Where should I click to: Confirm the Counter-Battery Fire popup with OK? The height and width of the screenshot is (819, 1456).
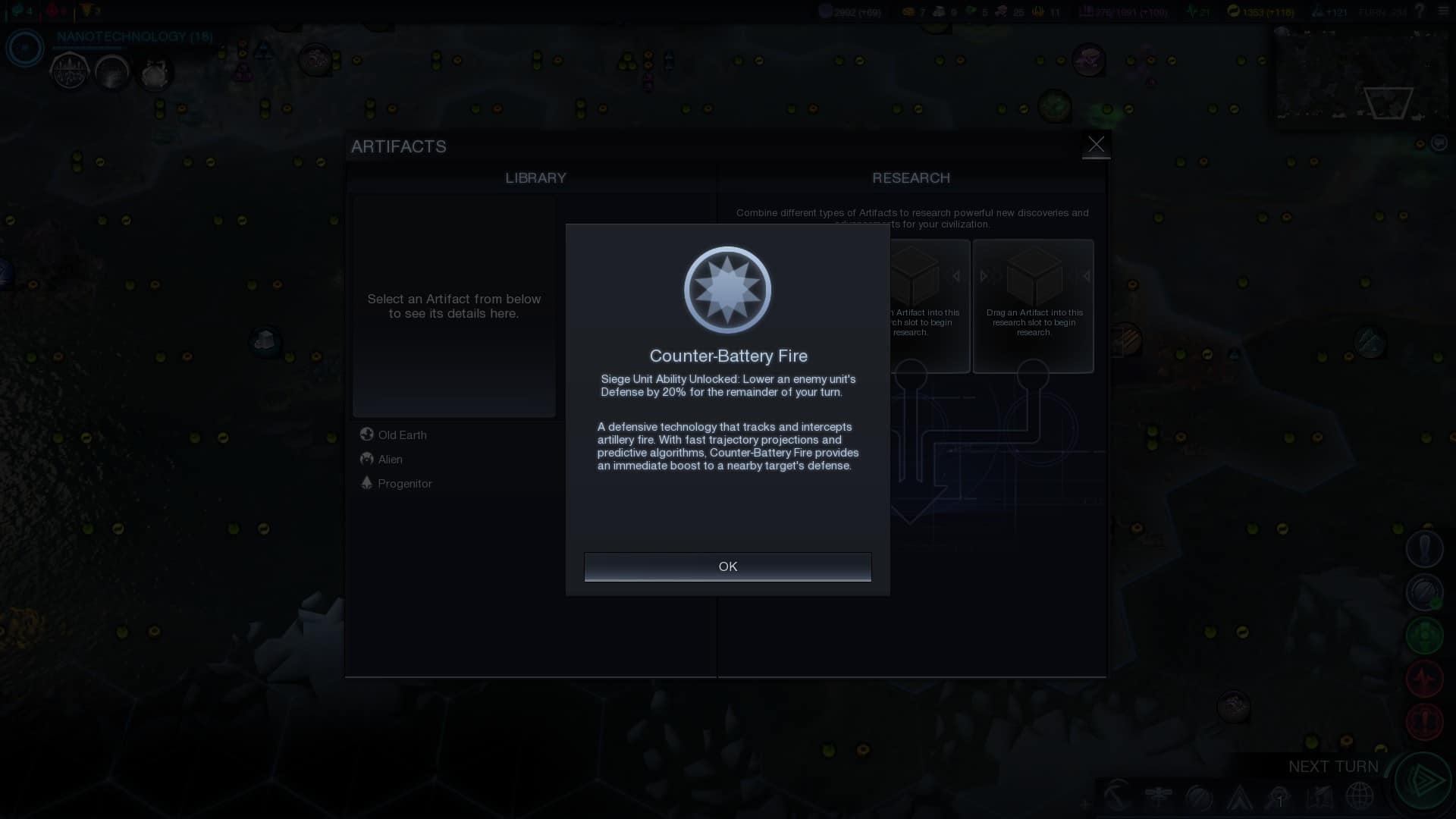click(x=727, y=566)
